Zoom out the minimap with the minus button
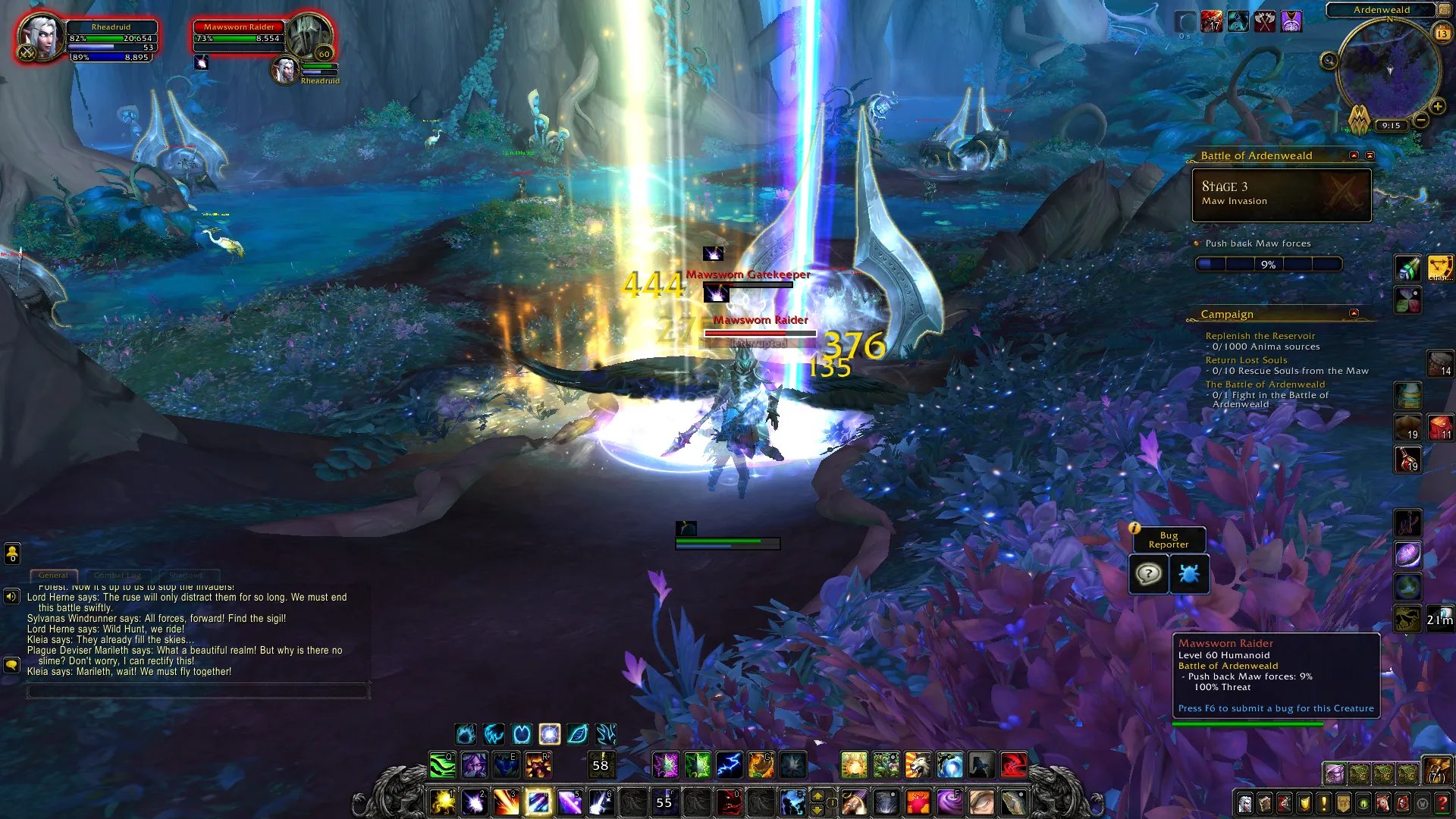 coord(1421,120)
